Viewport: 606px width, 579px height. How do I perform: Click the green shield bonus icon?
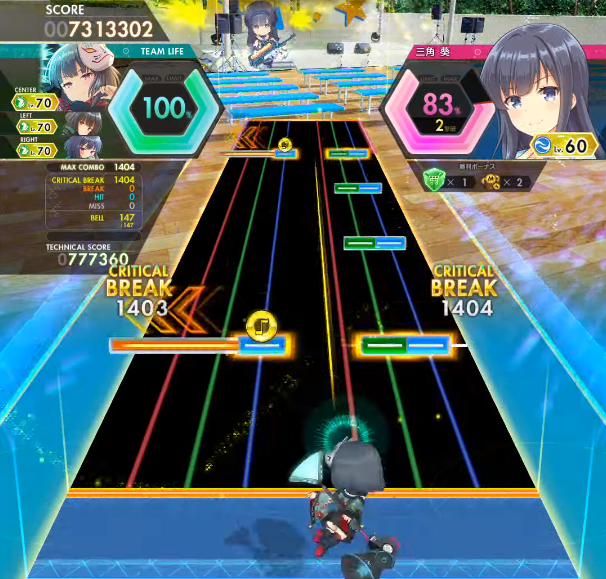432,181
